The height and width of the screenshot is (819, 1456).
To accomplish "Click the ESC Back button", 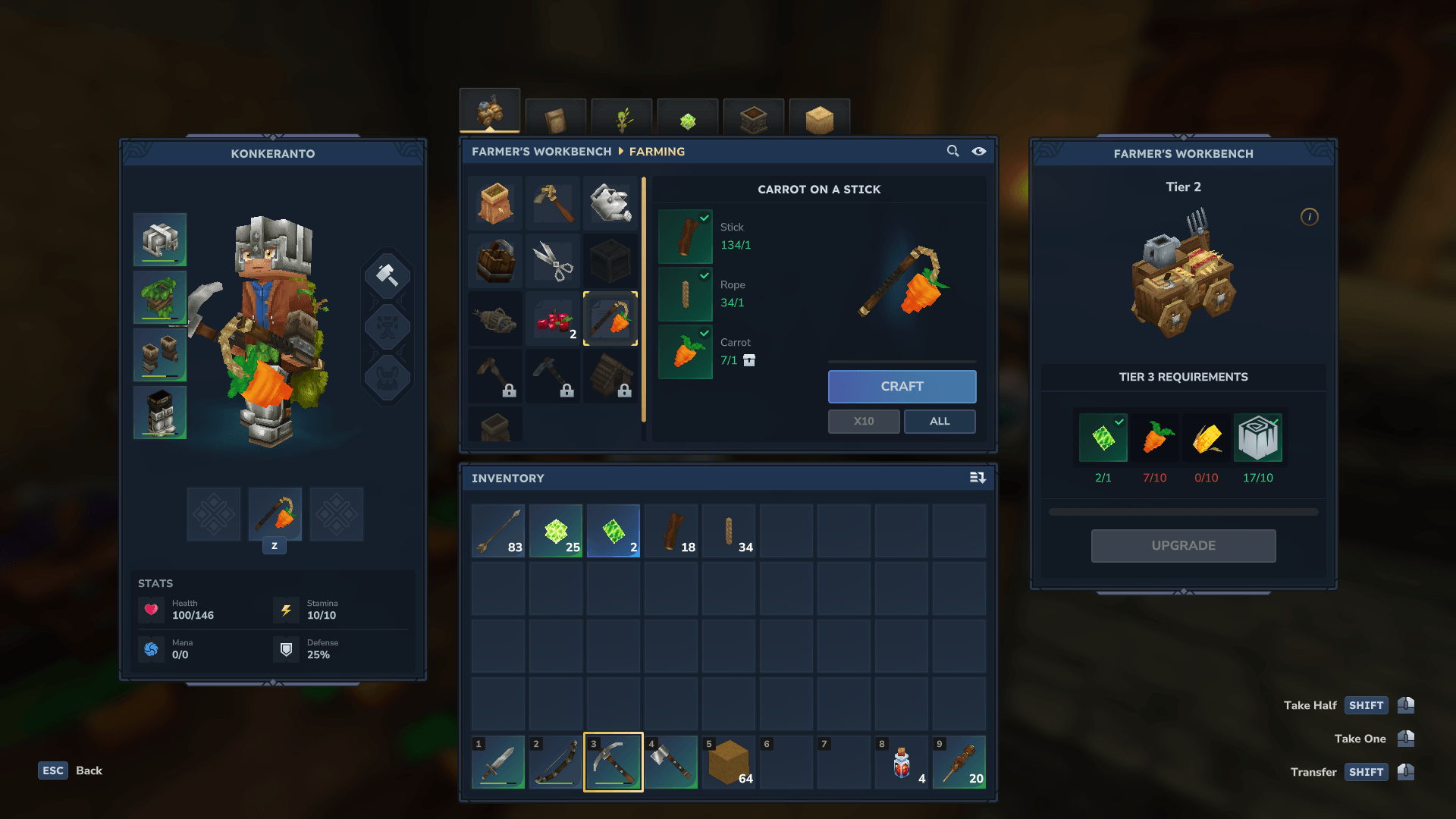I will pos(70,770).
